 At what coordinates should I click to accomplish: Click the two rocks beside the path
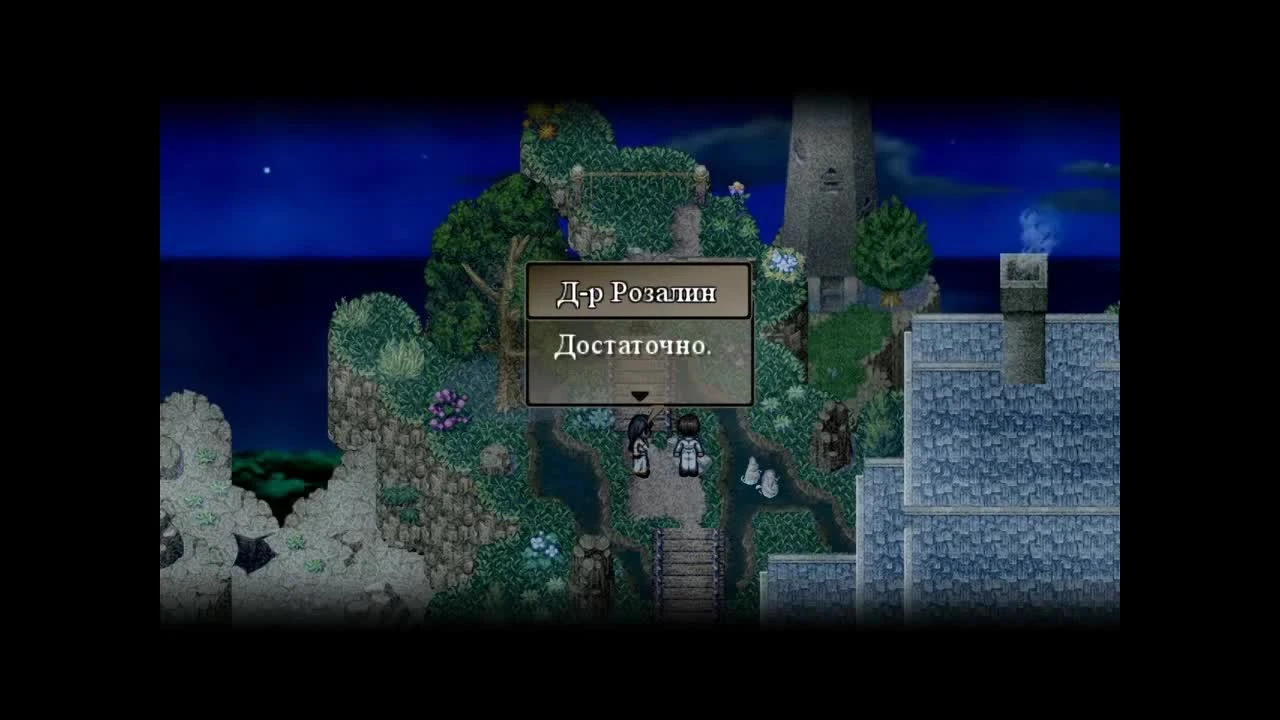[x=762, y=478]
